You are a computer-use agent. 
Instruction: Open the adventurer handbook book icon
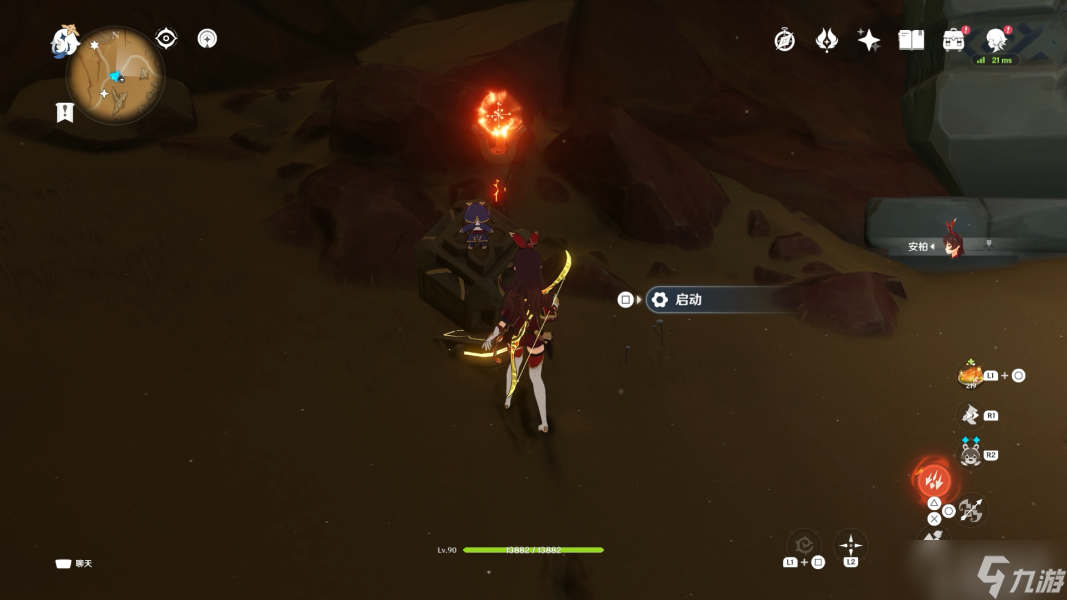[x=911, y=40]
